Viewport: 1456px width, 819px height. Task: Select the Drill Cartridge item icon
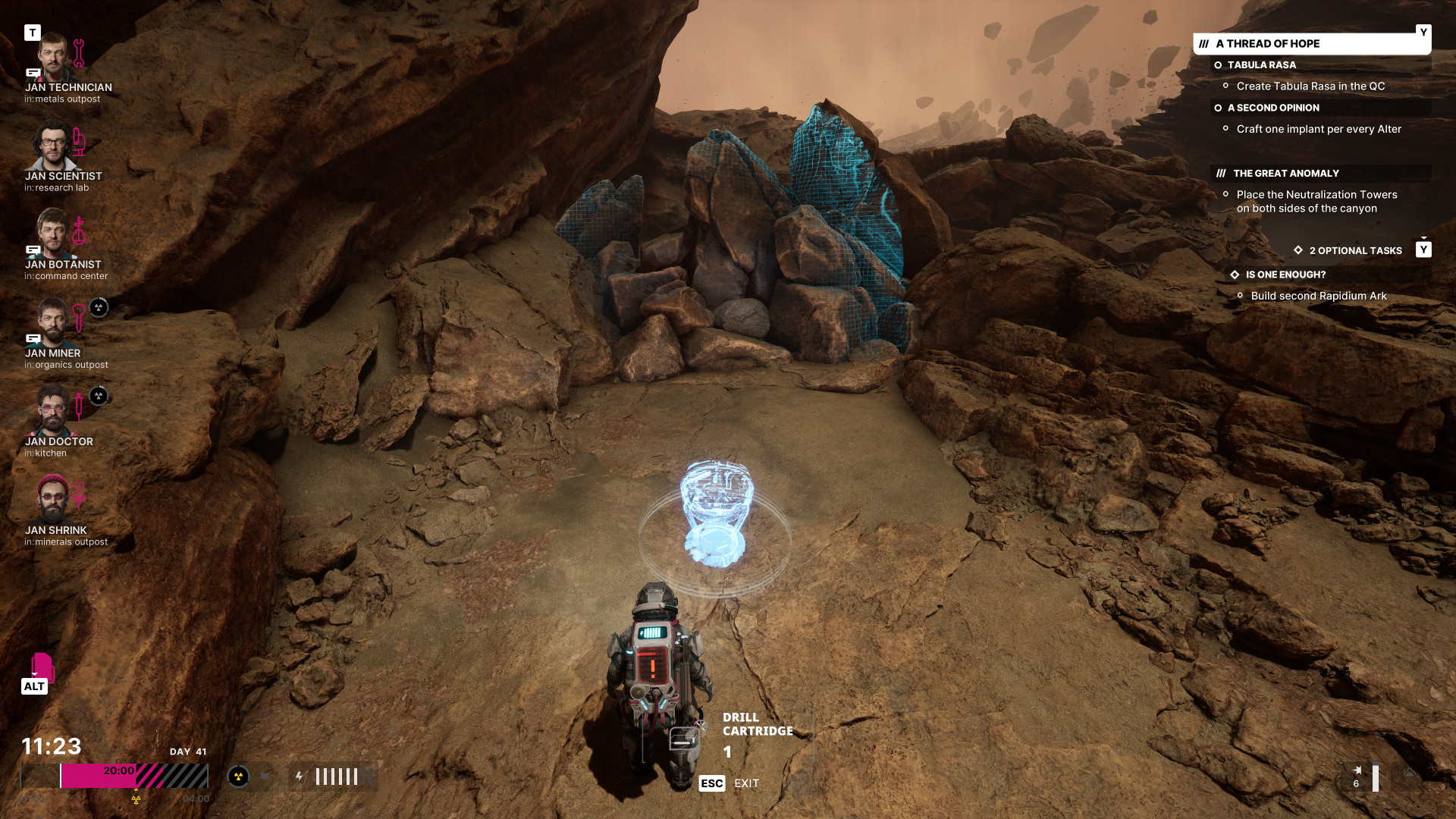(684, 737)
